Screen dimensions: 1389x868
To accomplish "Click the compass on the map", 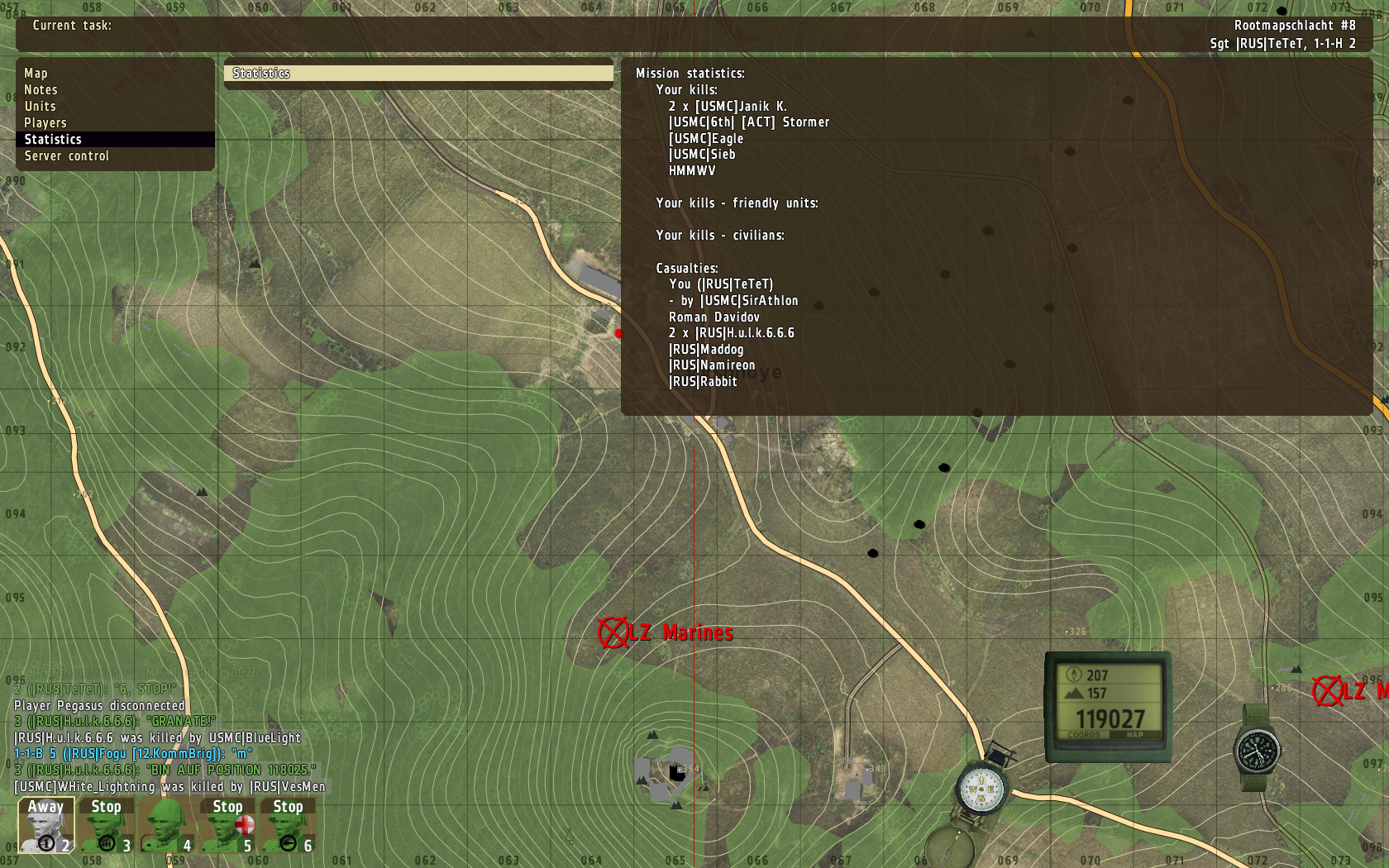I will pos(981,789).
